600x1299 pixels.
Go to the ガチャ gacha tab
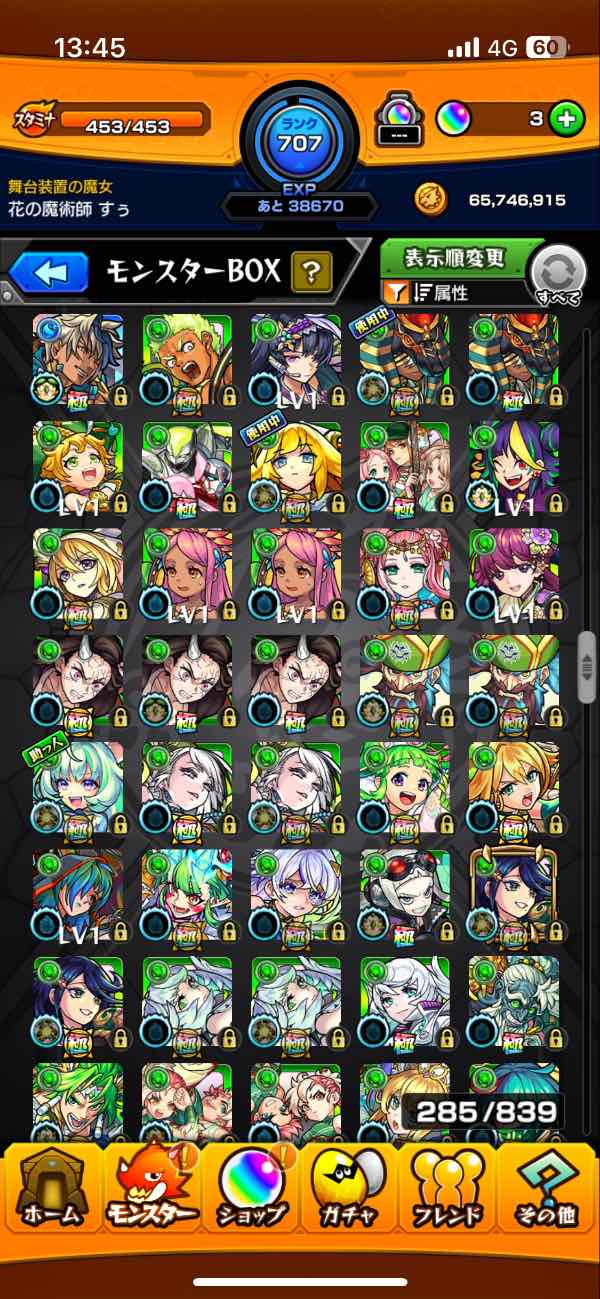click(349, 1191)
